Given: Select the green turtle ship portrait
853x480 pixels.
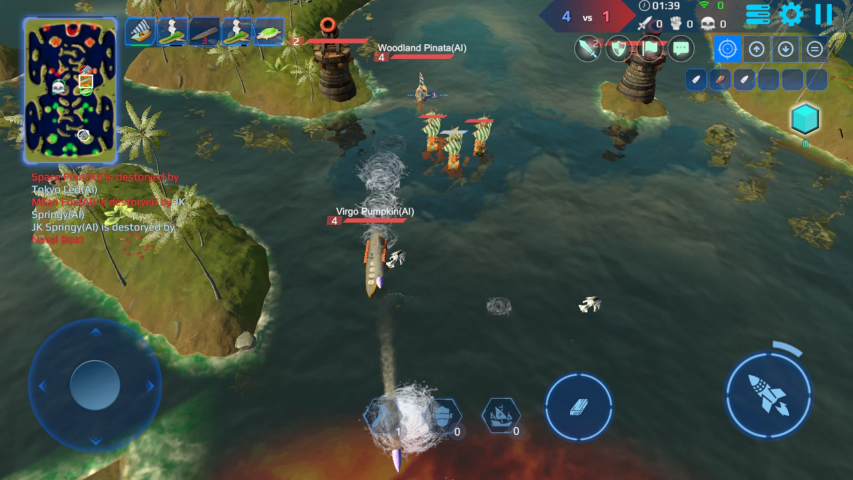Looking at the screenshot, I should click(269, 32).
